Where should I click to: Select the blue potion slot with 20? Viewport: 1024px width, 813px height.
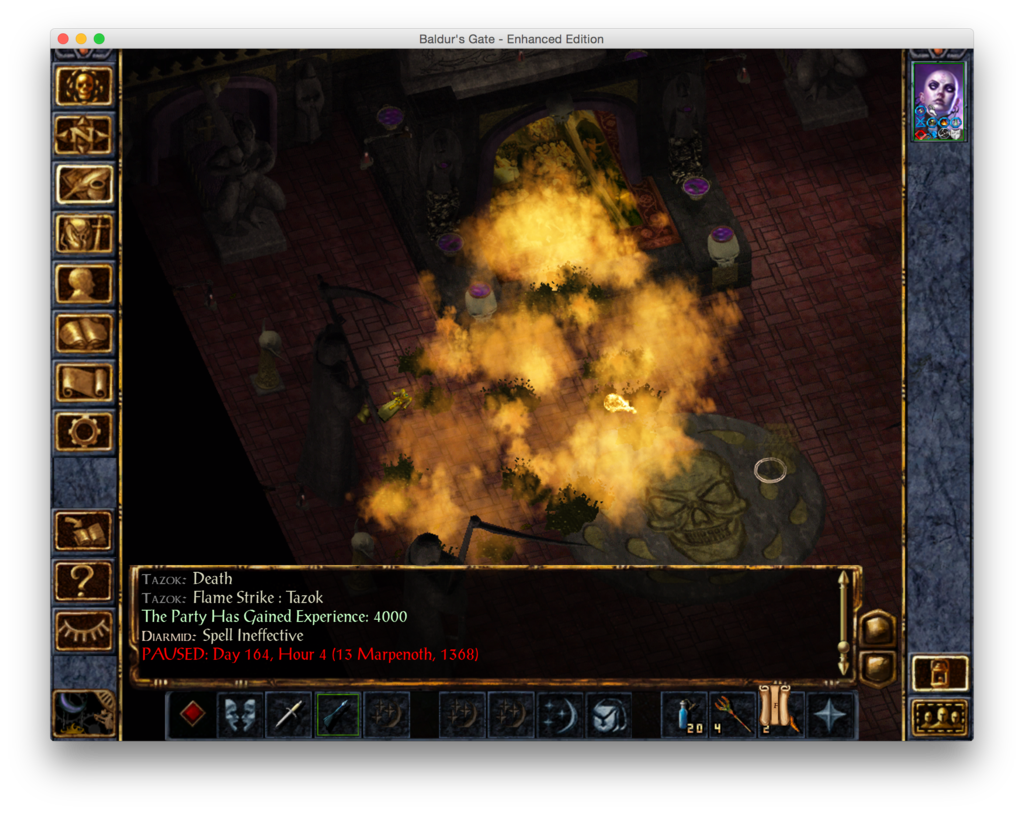click(x=685, y=714)
